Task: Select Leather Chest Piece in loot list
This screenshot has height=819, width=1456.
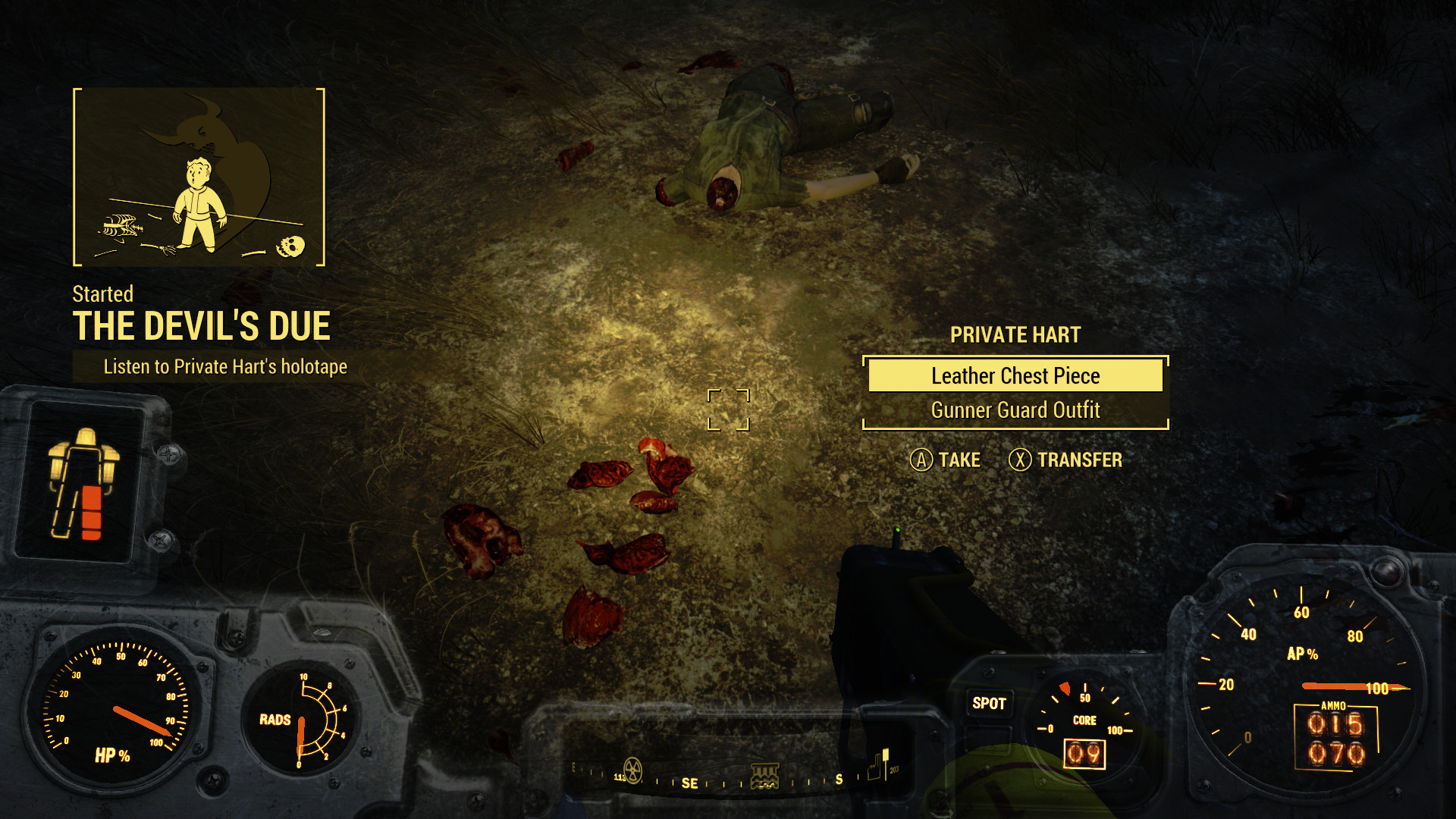Action: (1015, 376)
